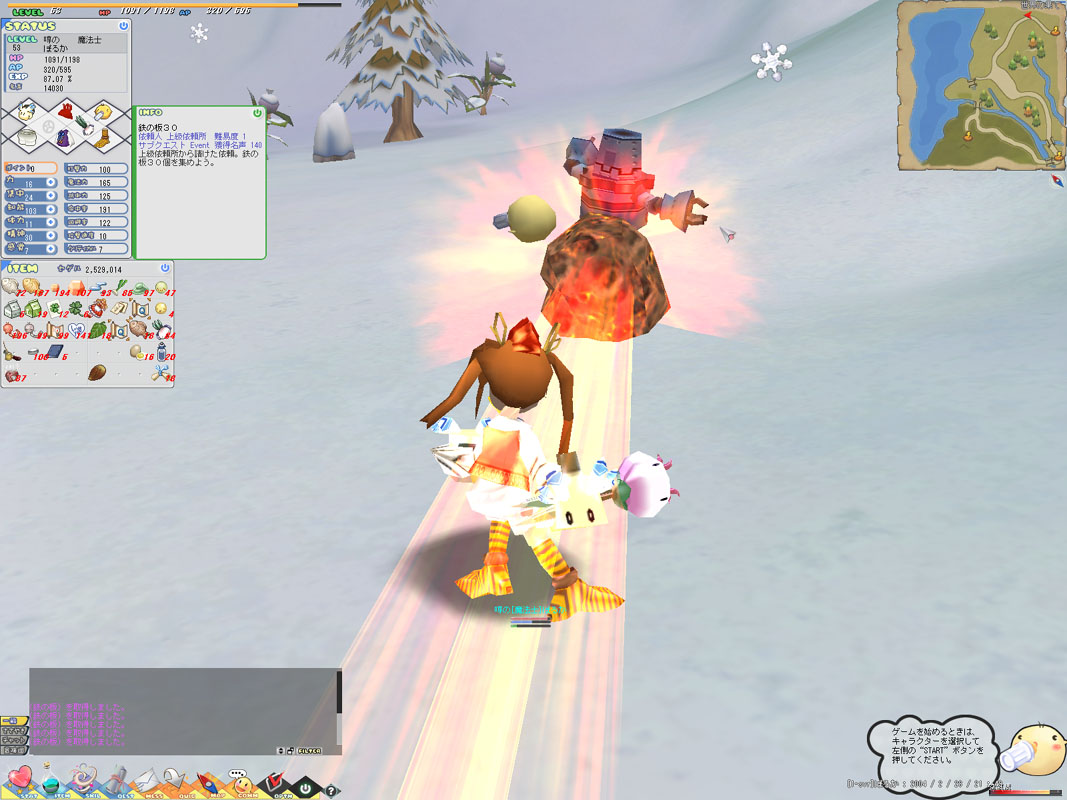The height and width of the screenshot is (800, 1067).
Task: Open the MESS envelope menu
Action: pyautogui.click(x=146, y=781)
